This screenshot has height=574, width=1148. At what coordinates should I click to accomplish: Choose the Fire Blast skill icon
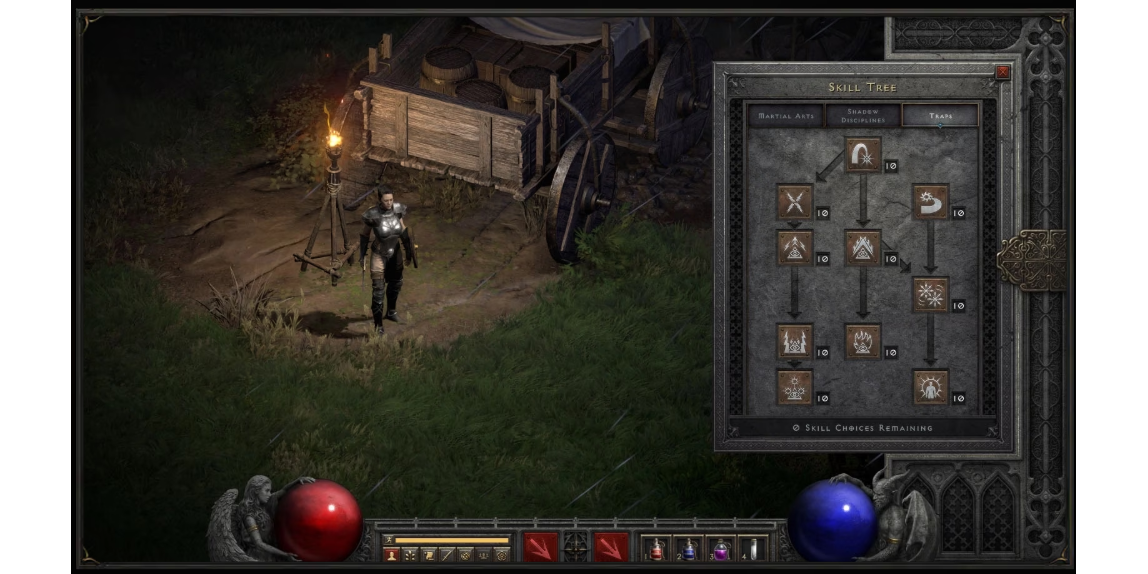[x=862, y=155]
